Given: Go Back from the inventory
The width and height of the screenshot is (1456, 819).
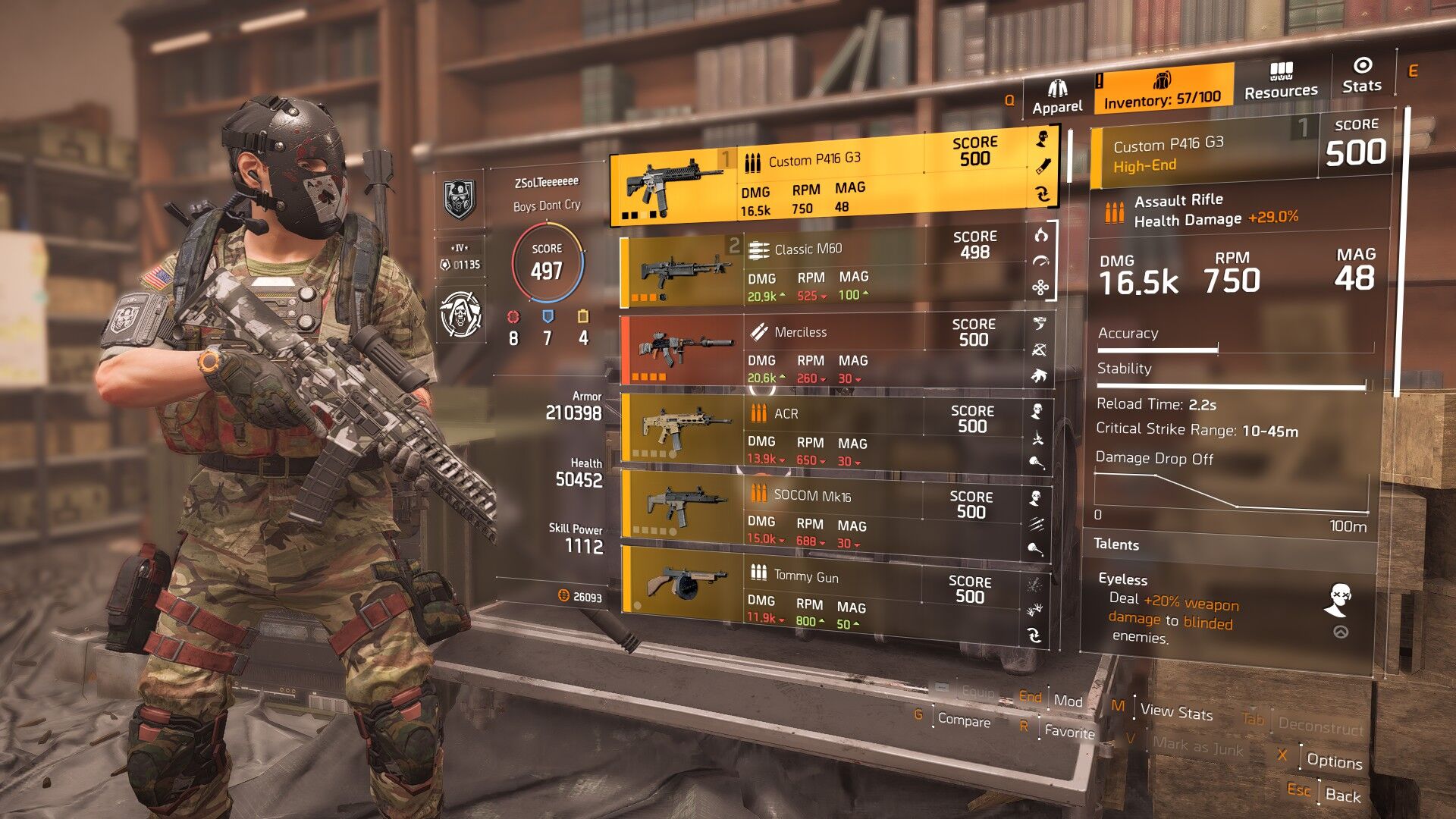Looking at the screenshot, I should click(x=1342, y=795).
